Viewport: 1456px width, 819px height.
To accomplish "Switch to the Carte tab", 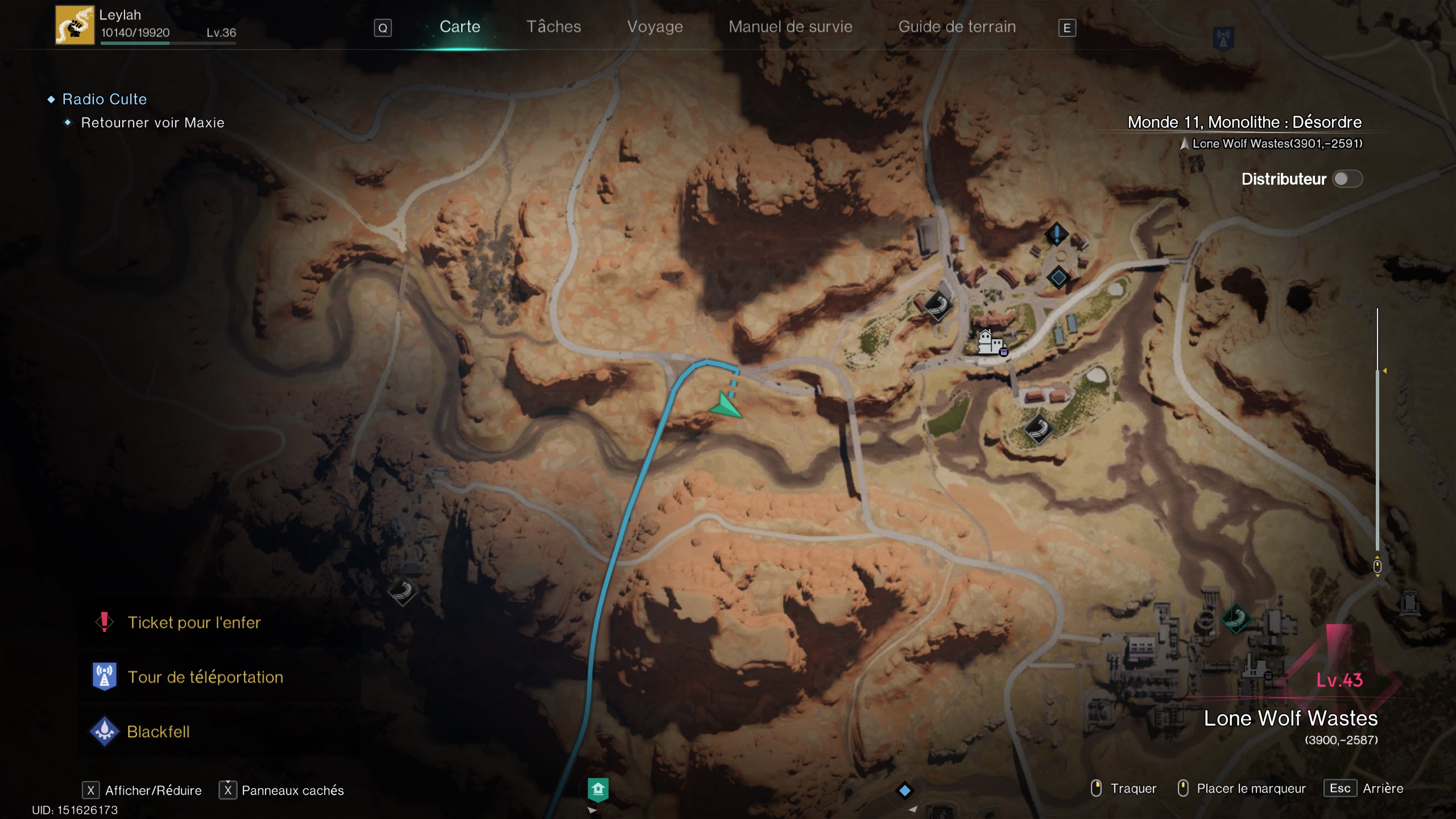I will [x=460, y=27].
